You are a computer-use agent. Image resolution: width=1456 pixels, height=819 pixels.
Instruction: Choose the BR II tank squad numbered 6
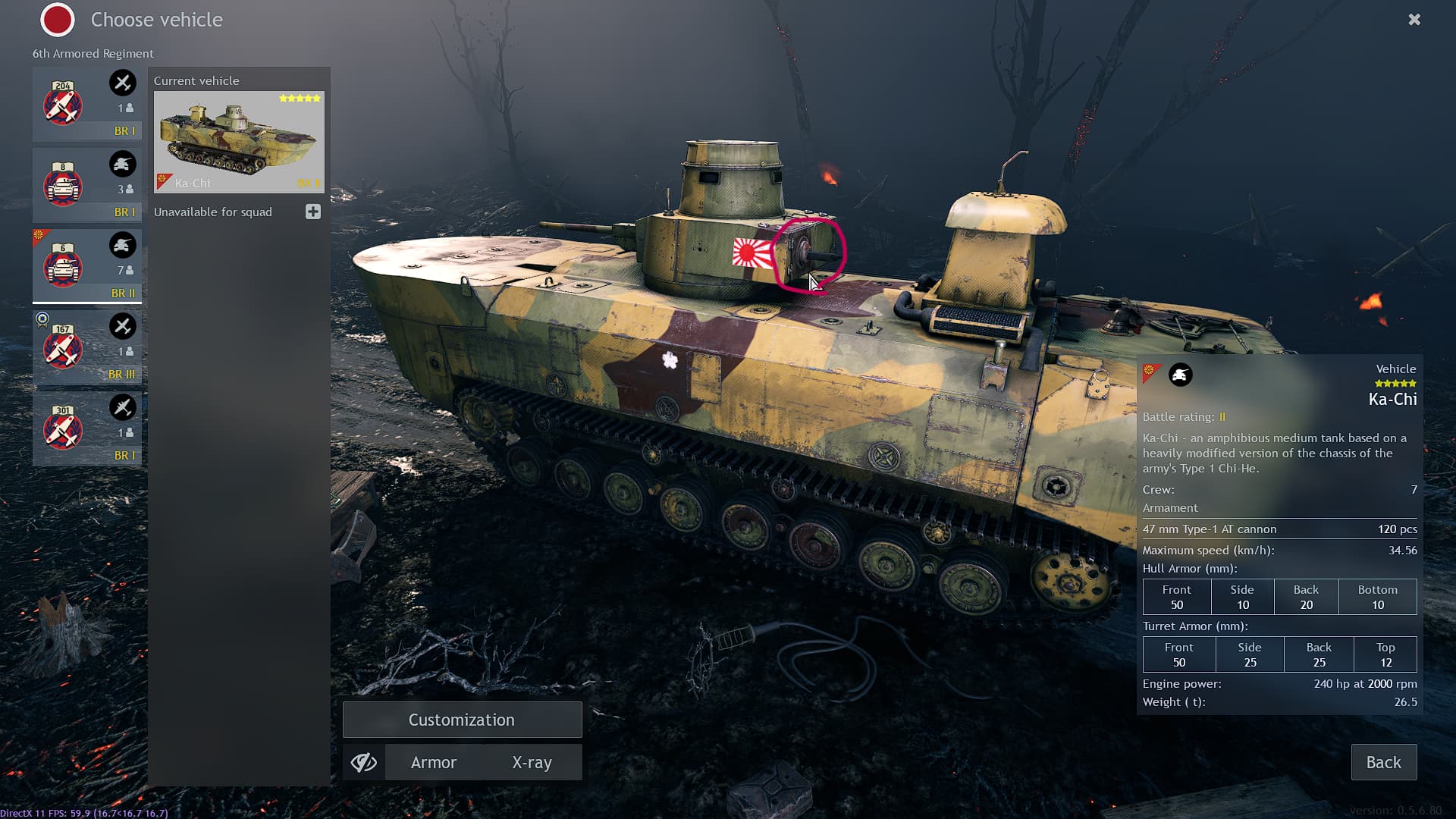[x=87, y=266]
